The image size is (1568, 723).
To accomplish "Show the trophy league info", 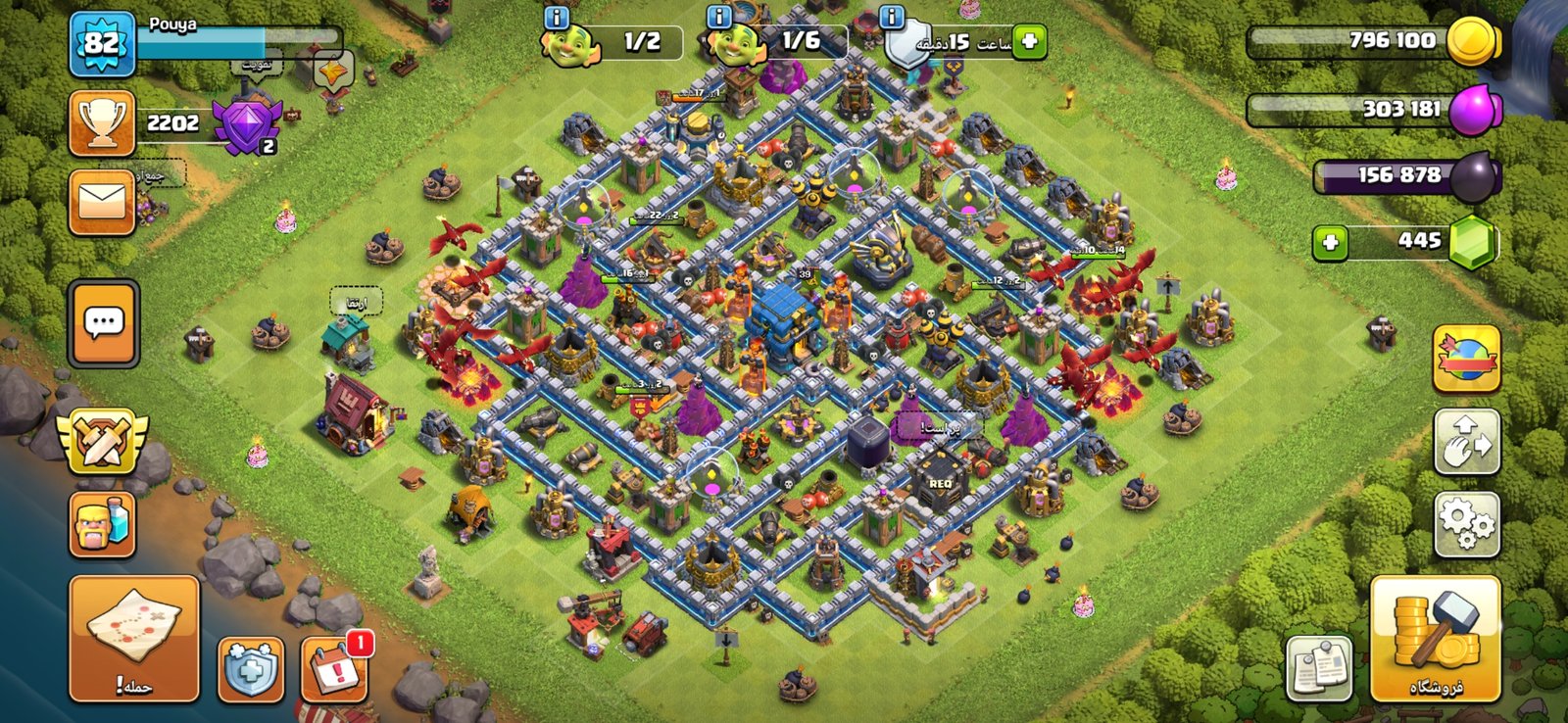I will 102,123.
